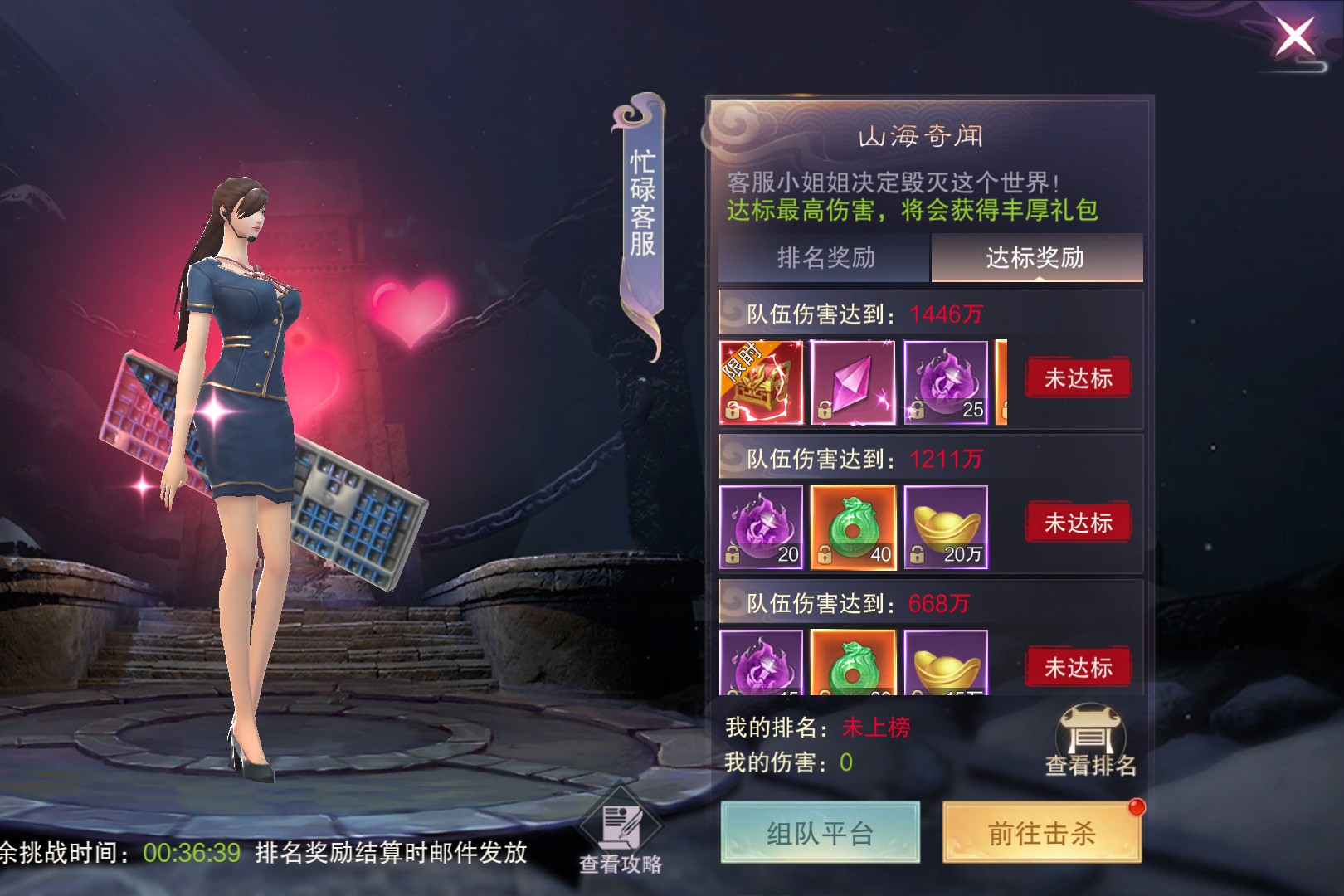The width and height of the screenshot is (1344, 896).
Task: Inspect the purple flame orb with 25
Action: [946, 382]
